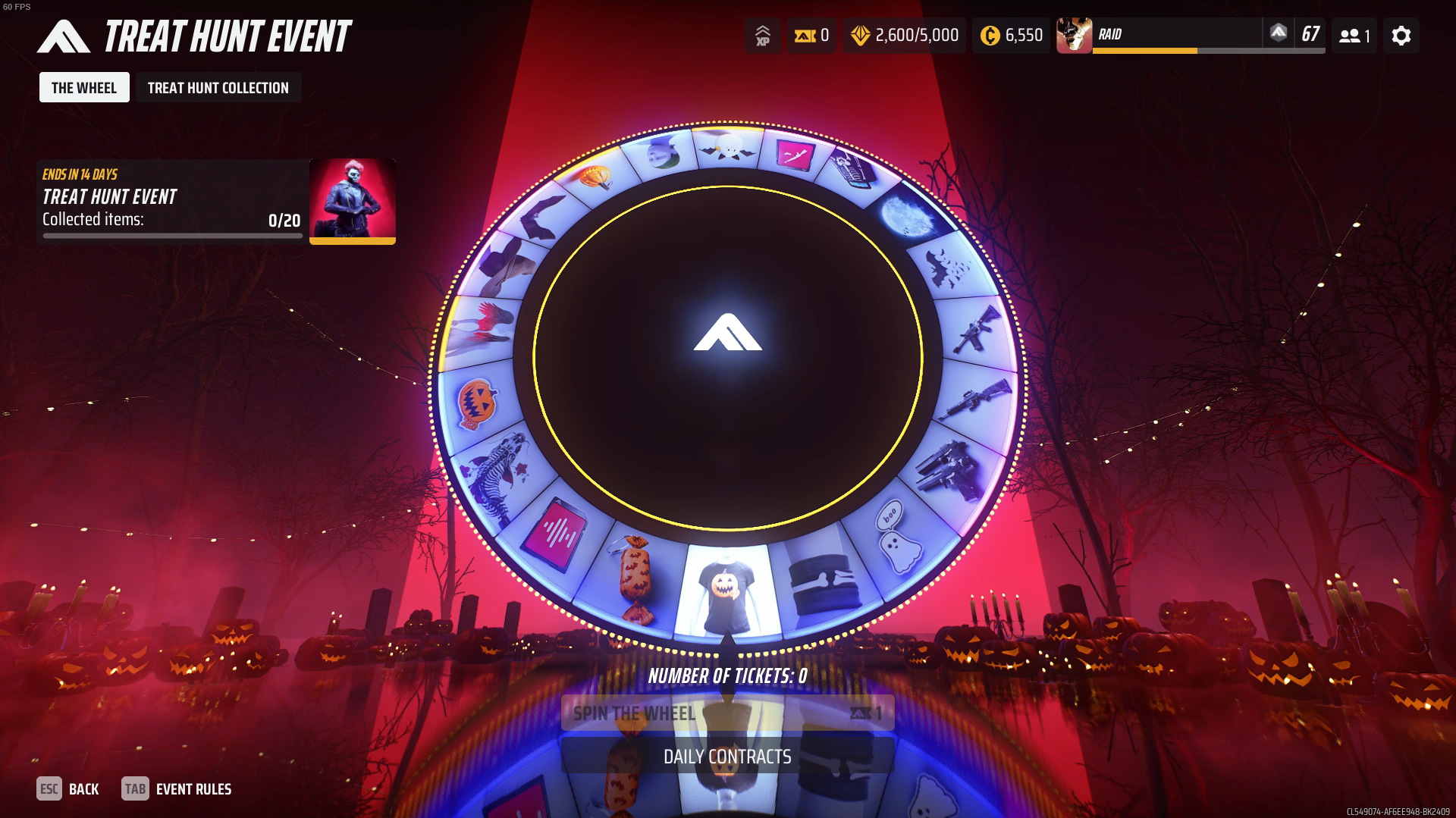Open the event ticket counter
Viewport: 1456px width, 818px height.
click(811, 36)
